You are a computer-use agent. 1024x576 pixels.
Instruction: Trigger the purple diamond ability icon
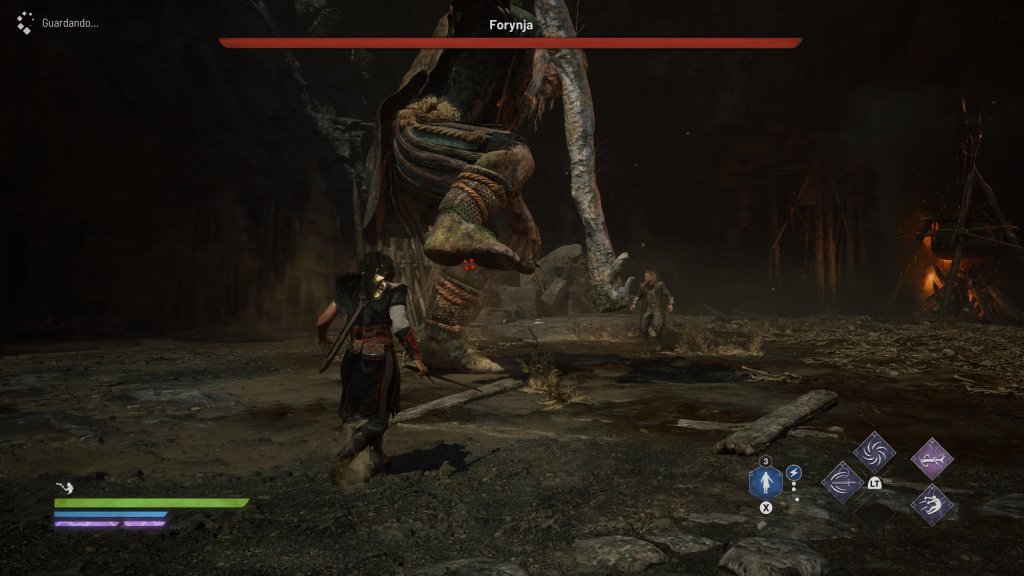[932, 458]
